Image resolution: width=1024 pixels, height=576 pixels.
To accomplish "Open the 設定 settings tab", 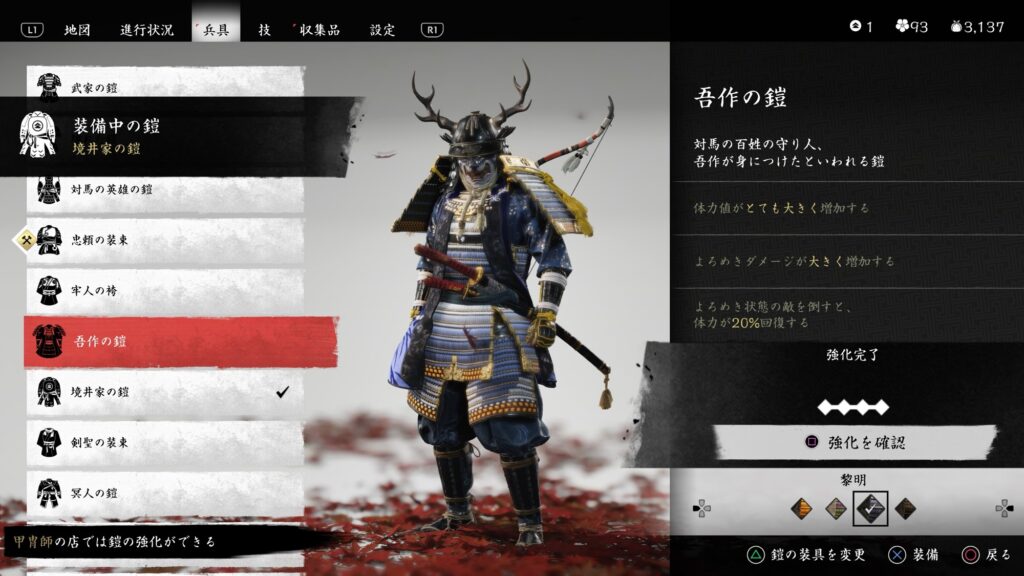I will 382,29.
